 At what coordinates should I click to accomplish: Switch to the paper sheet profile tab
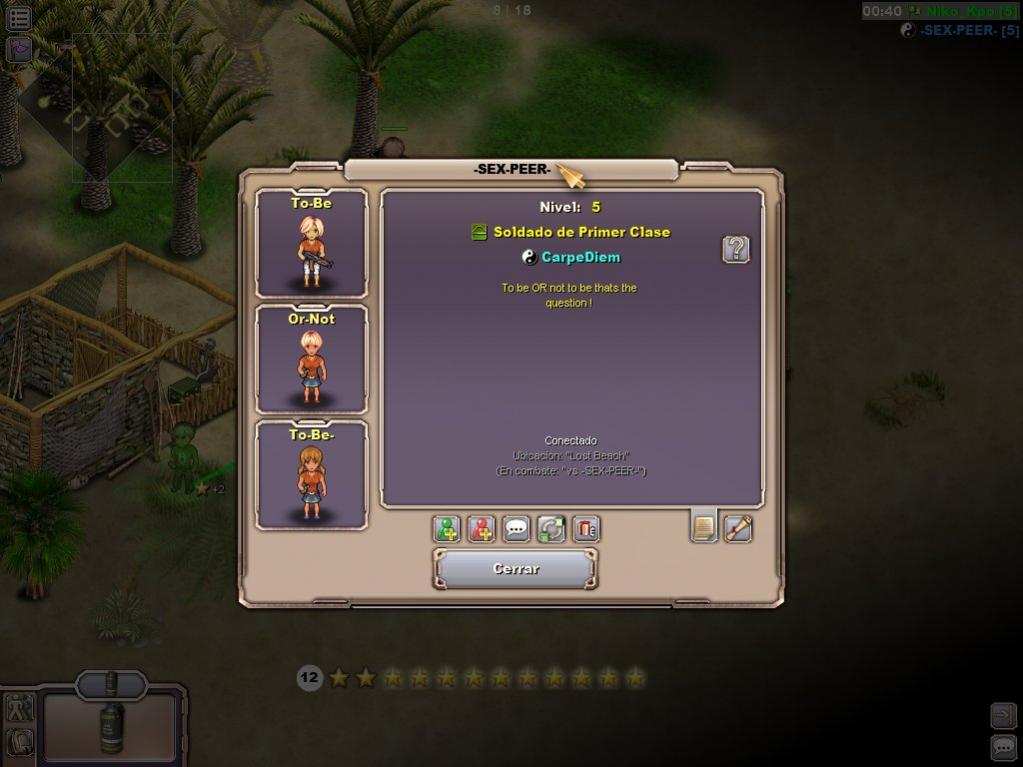704,527
